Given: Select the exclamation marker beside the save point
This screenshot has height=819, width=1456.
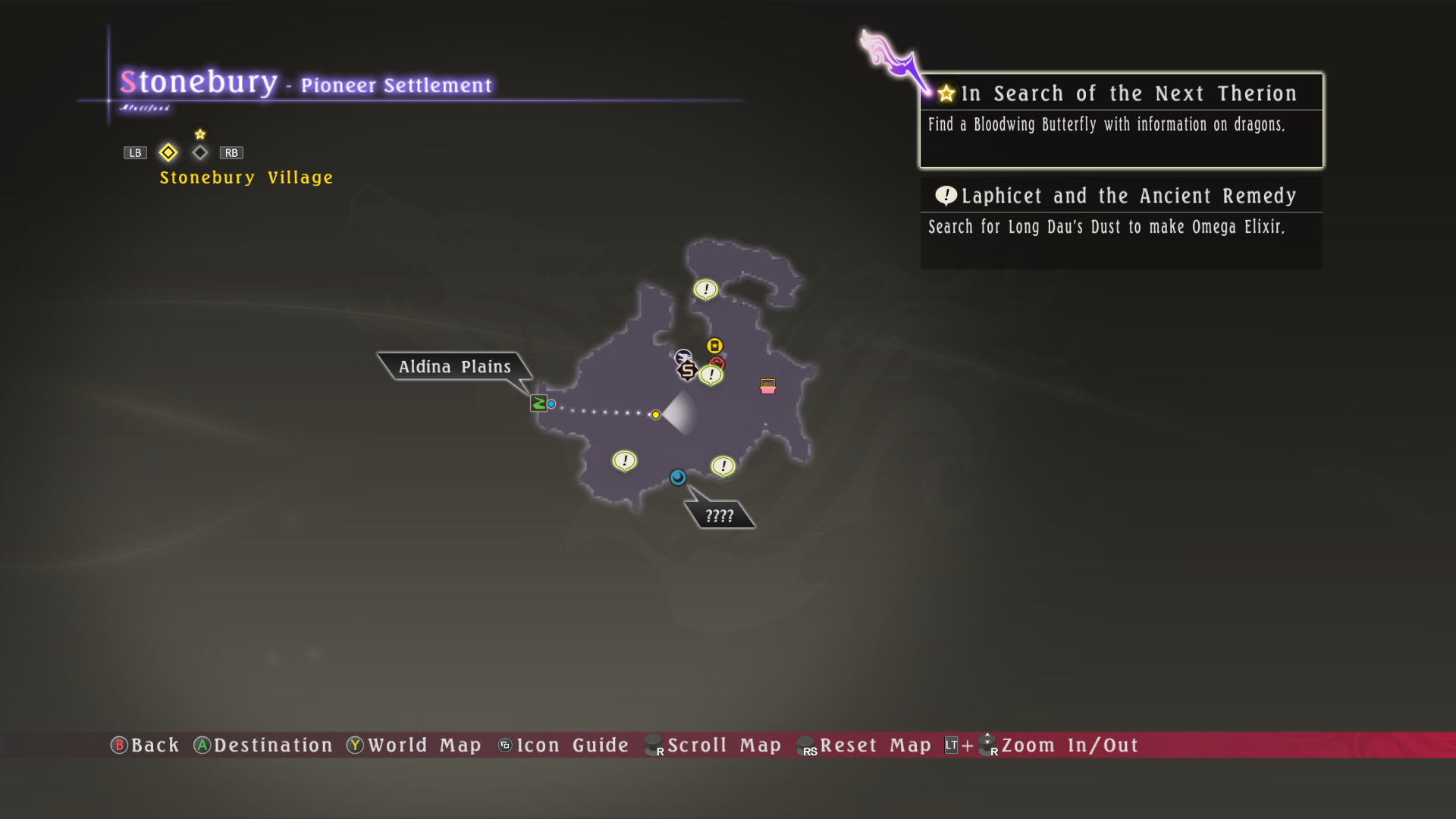Looking at the screenshot, I should (711, 375).
